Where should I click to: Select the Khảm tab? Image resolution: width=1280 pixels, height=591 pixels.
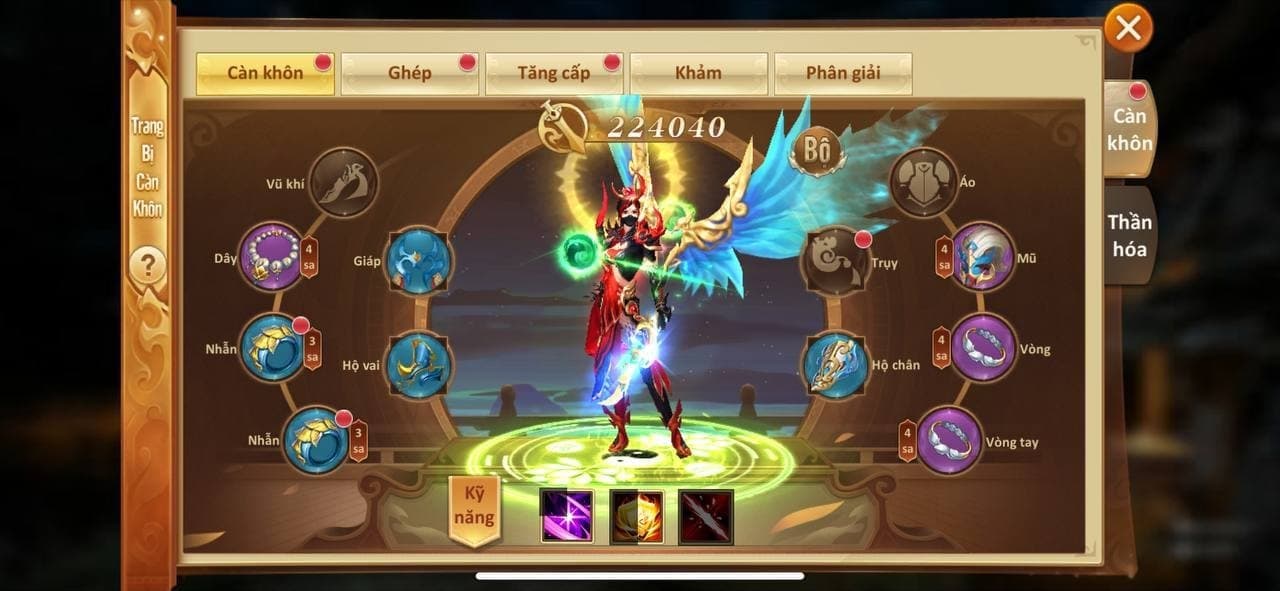[698, 74]
